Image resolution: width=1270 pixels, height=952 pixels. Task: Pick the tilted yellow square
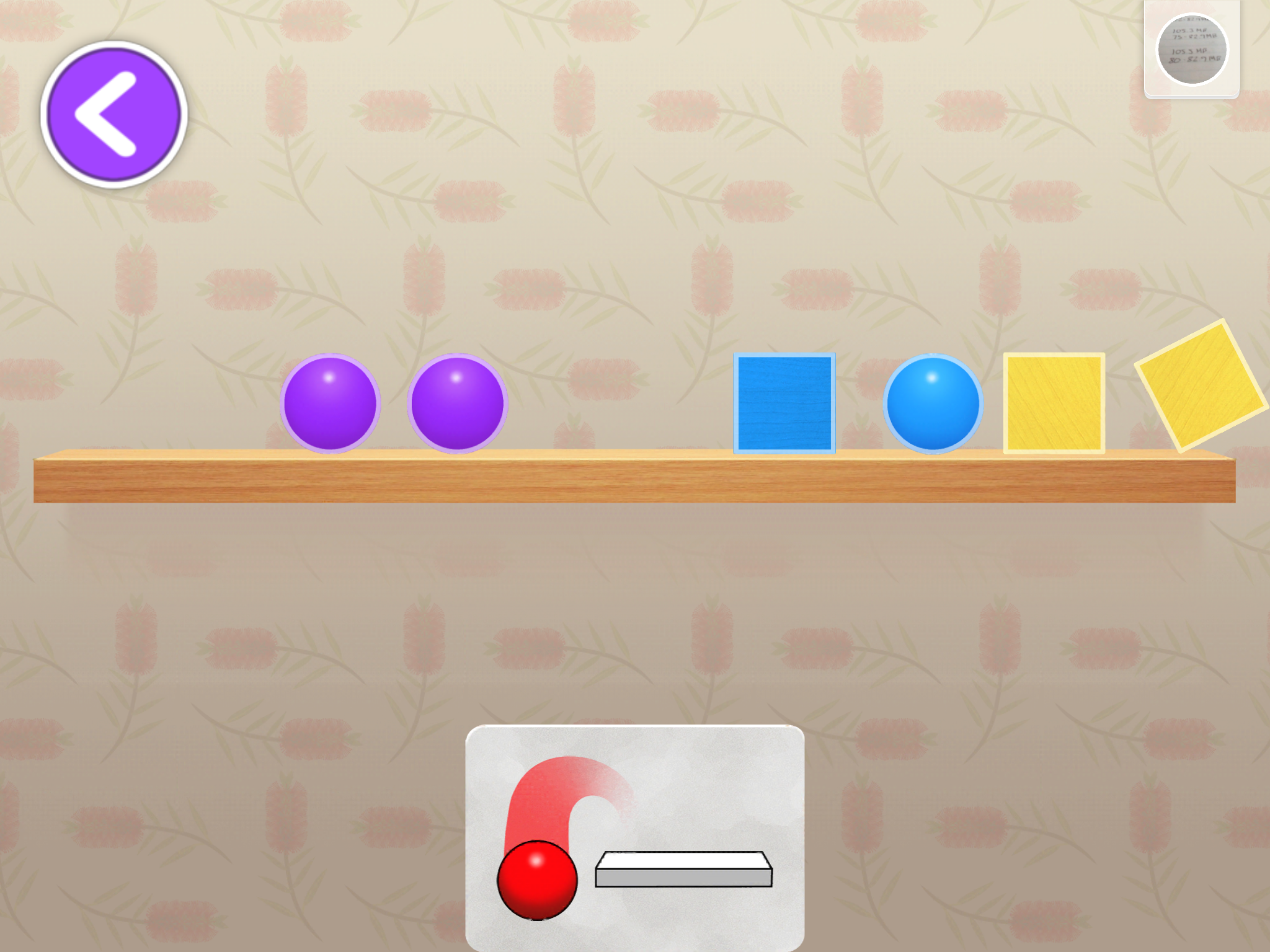click(1201, 386)
